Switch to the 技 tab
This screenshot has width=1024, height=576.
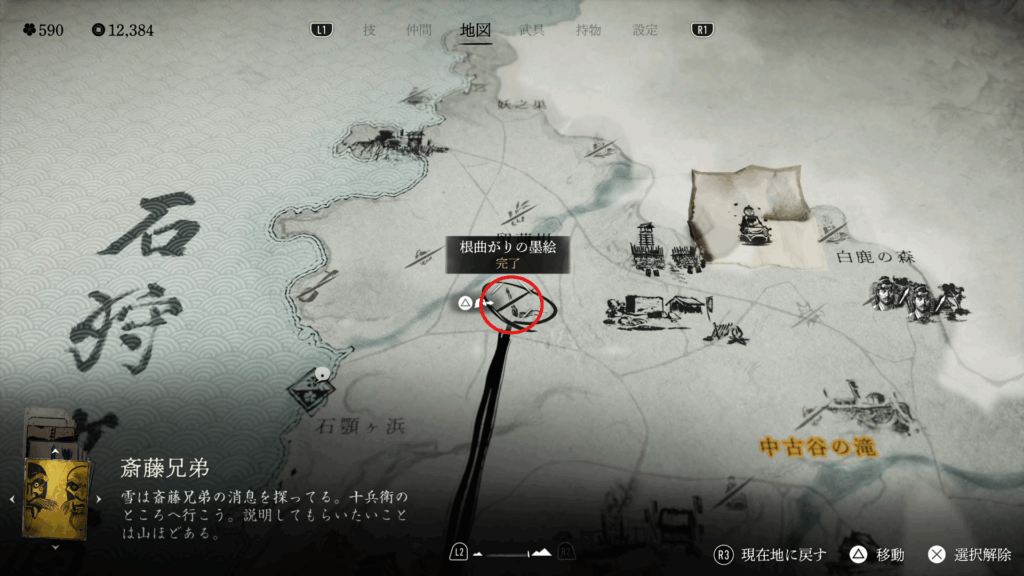tap(369, 30)
